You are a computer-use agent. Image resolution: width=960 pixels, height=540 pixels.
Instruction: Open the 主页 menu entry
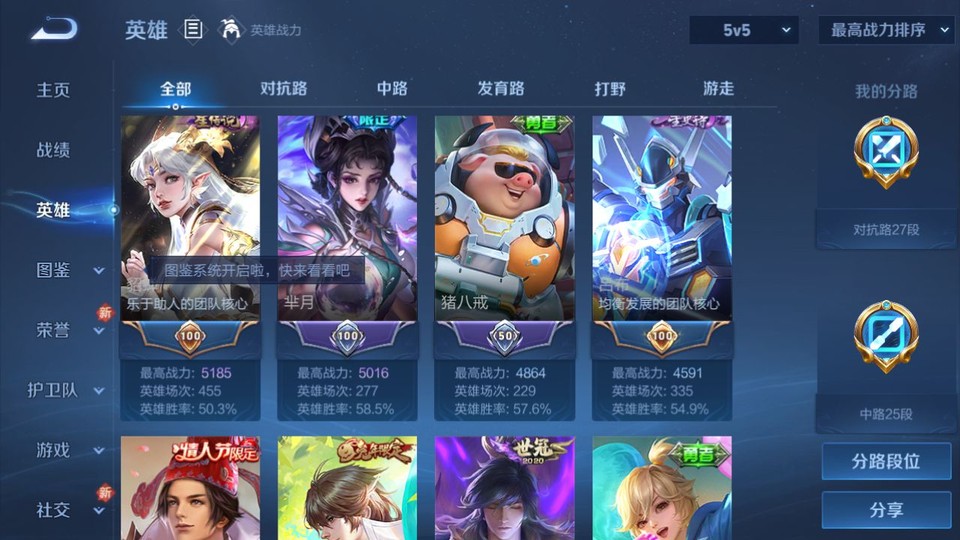54,90
